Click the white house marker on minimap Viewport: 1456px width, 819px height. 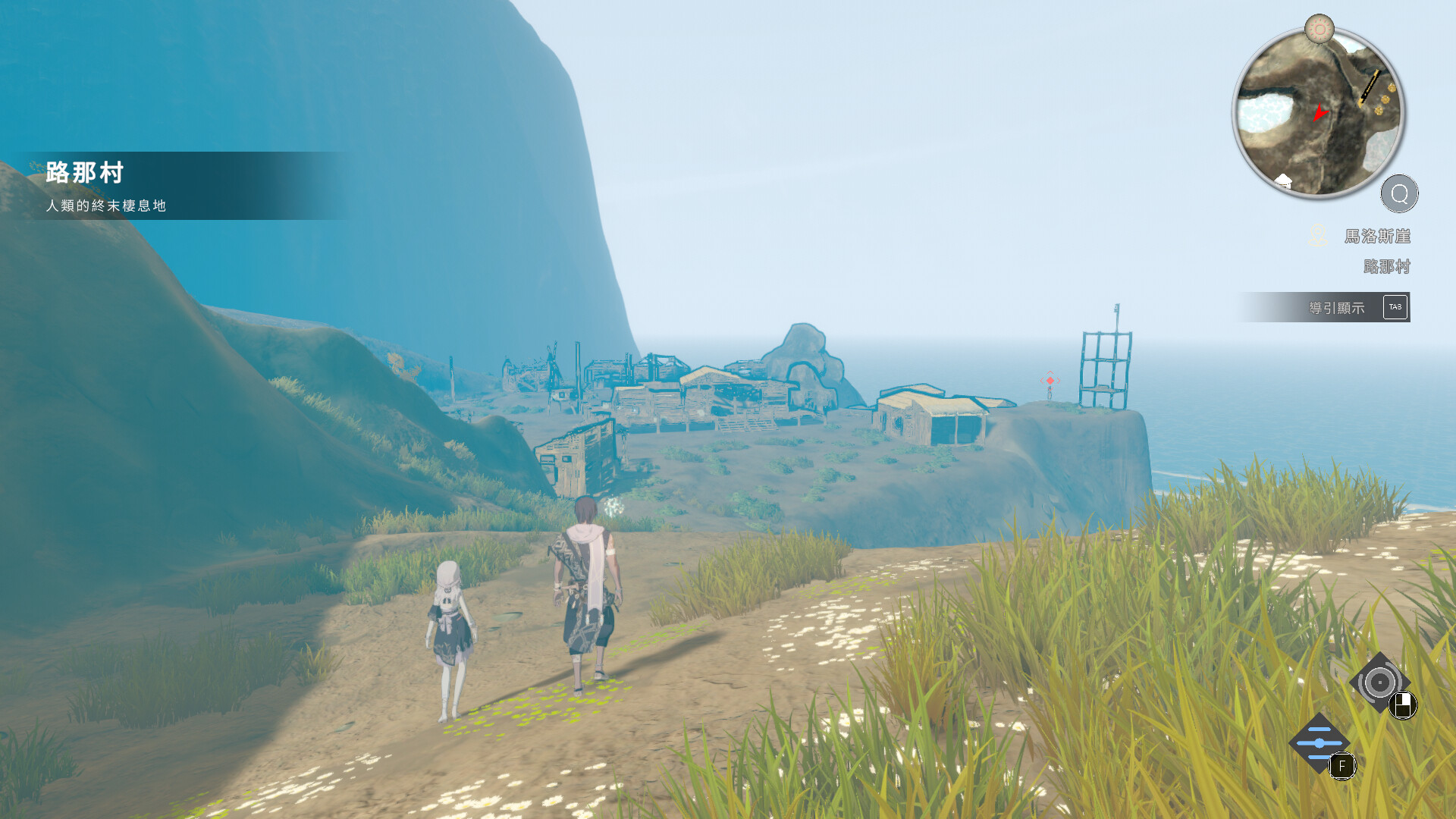point(1283,180)
